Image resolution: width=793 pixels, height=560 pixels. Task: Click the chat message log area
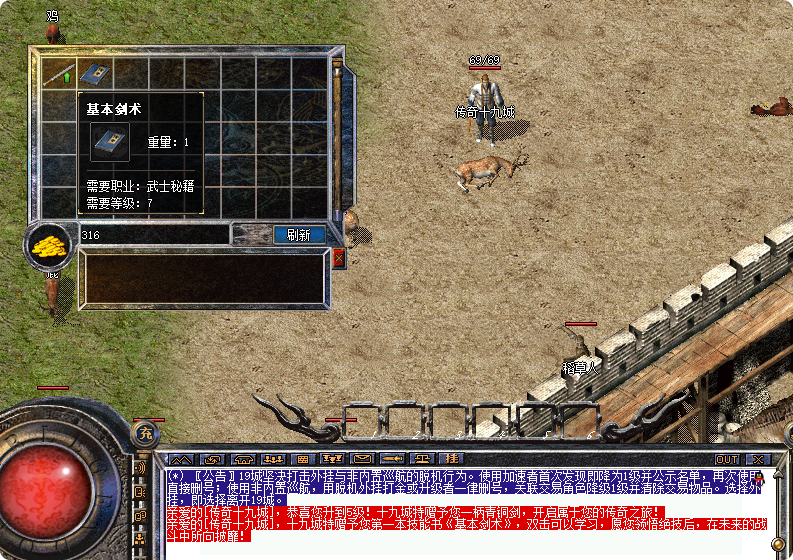tap(460, 505)
